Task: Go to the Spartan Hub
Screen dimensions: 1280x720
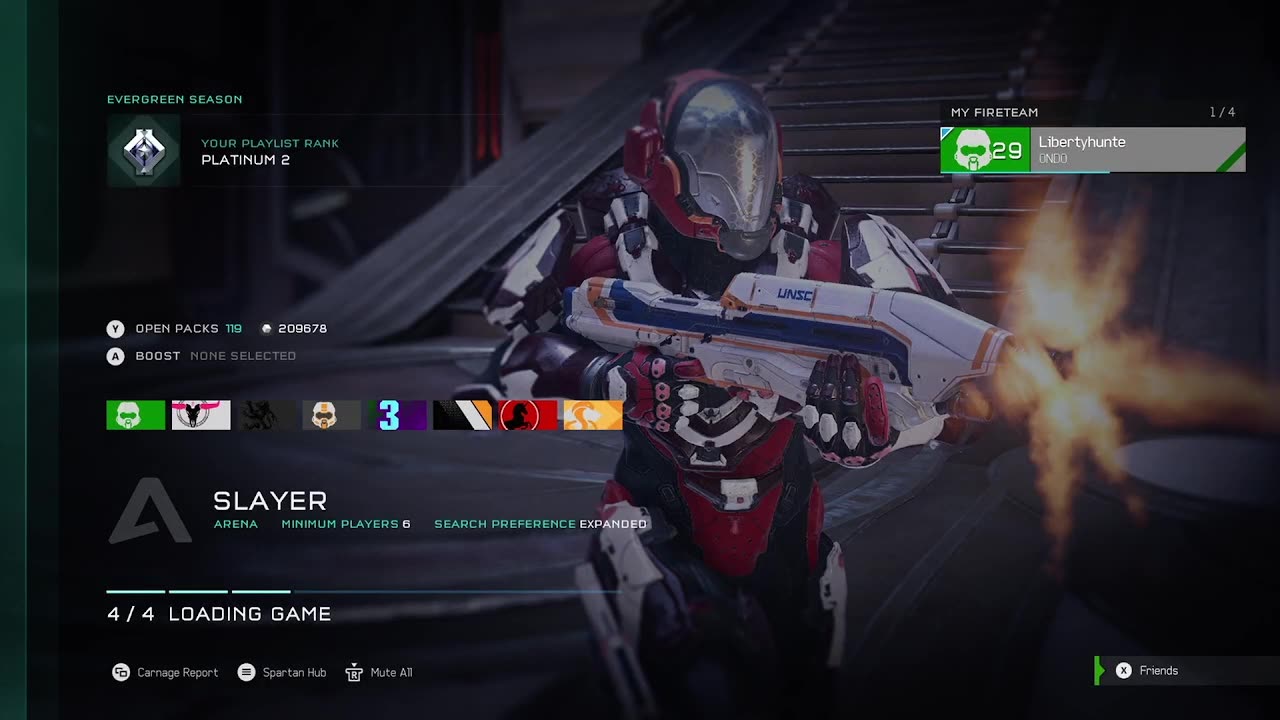Action: 283,672
